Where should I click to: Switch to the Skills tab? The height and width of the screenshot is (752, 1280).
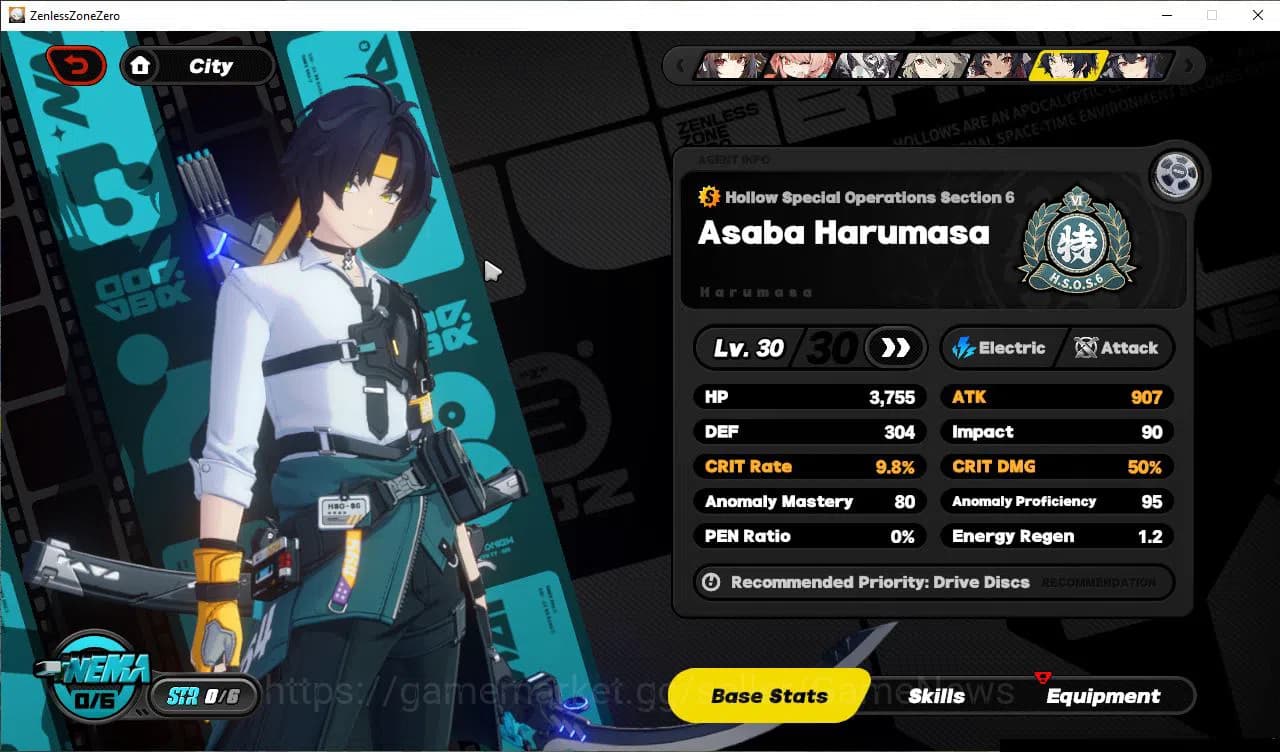(x=937, y=696)
